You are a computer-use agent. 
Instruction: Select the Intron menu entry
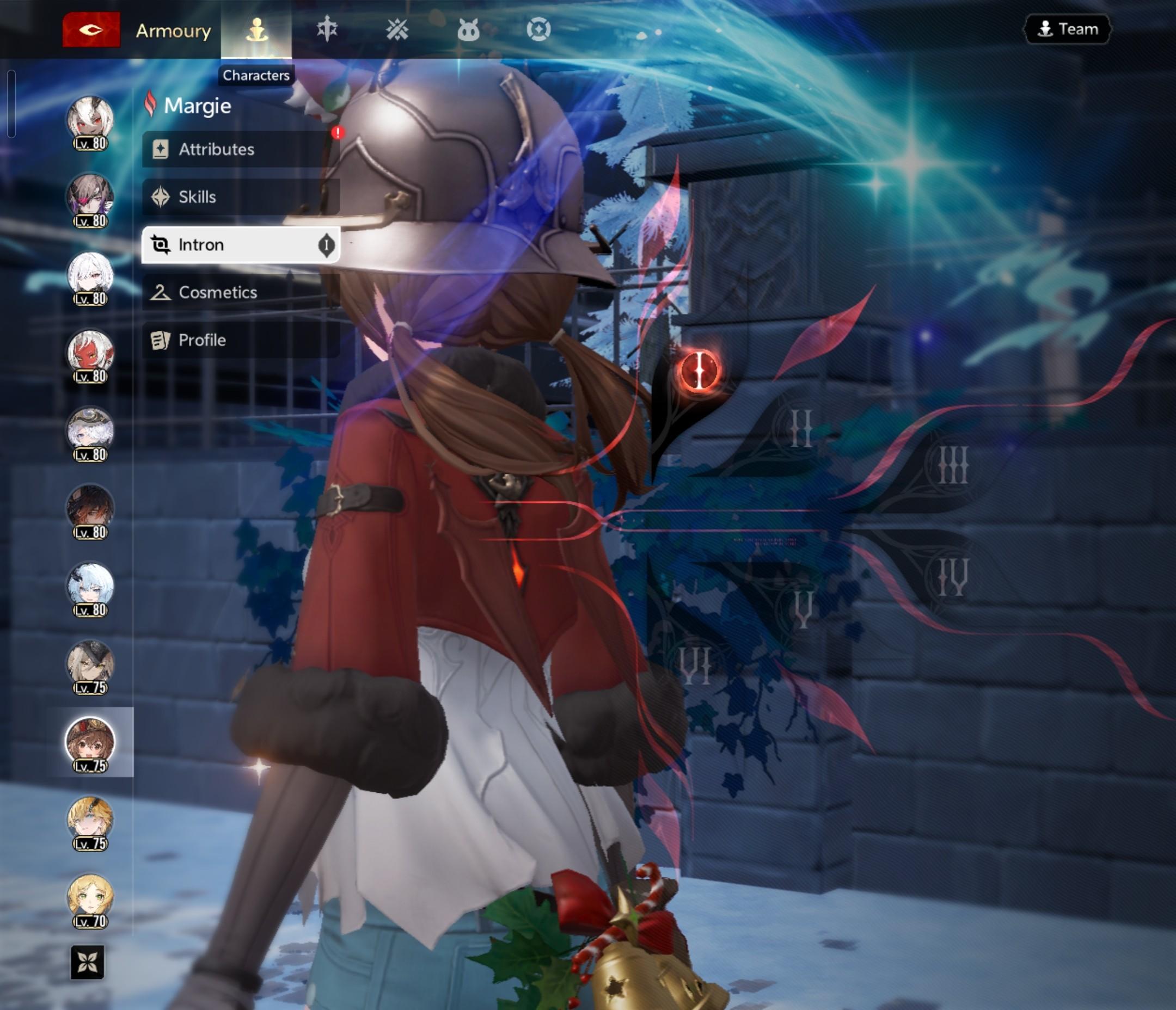tap(241, 244)
